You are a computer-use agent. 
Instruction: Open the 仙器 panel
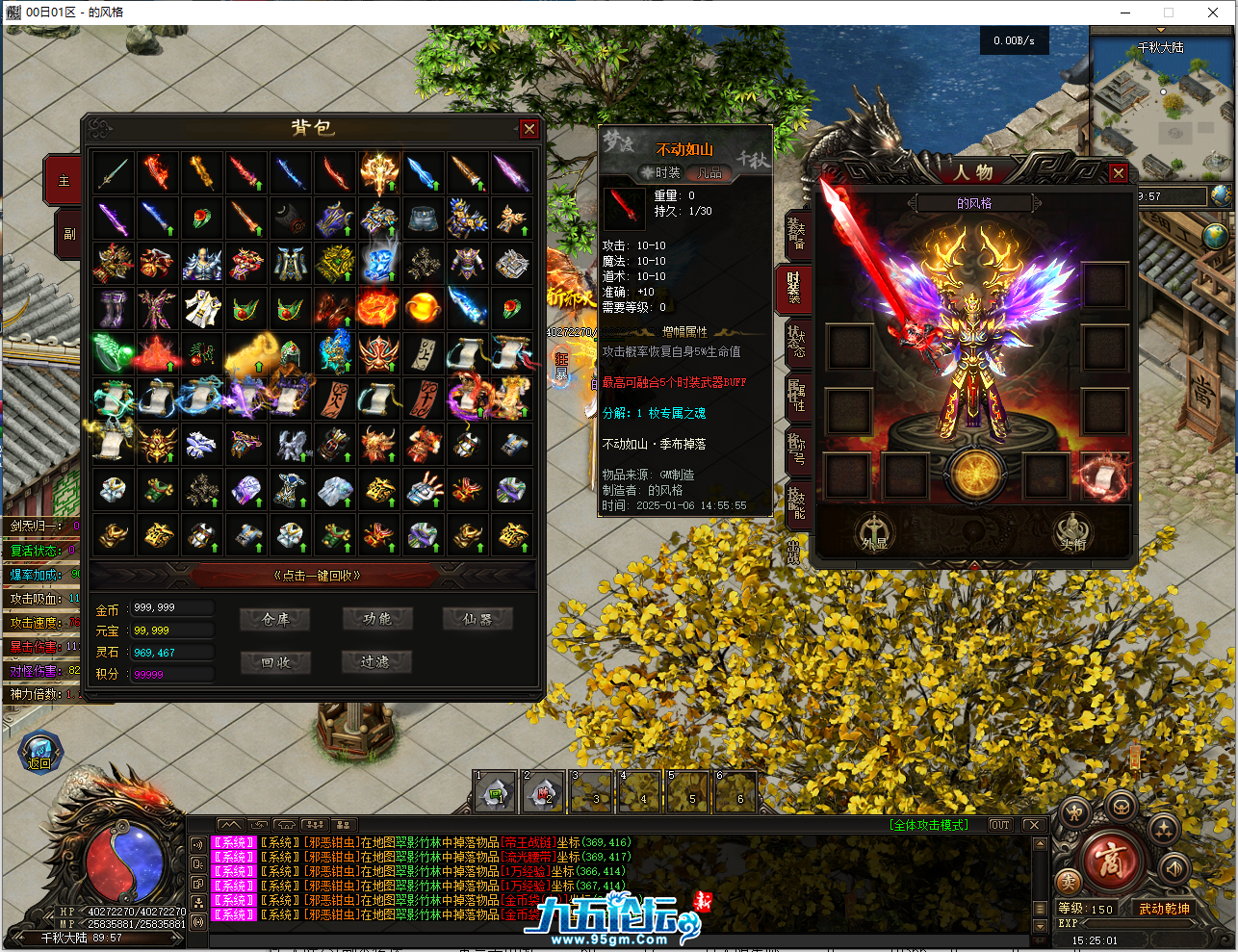[477, 619]
